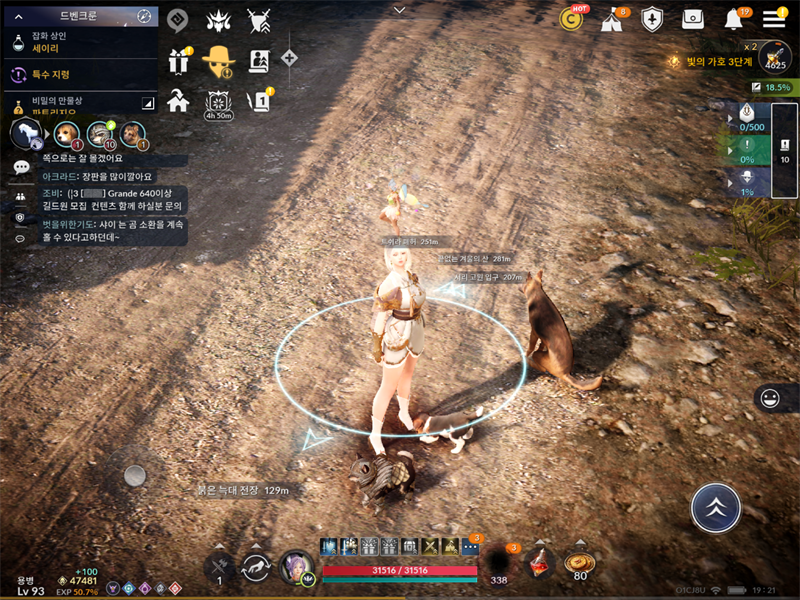Viewport: 800px width, 600px height.
Task: Open the Pearl Shop coin icon marked HOT
Action: tap(572, 19)
